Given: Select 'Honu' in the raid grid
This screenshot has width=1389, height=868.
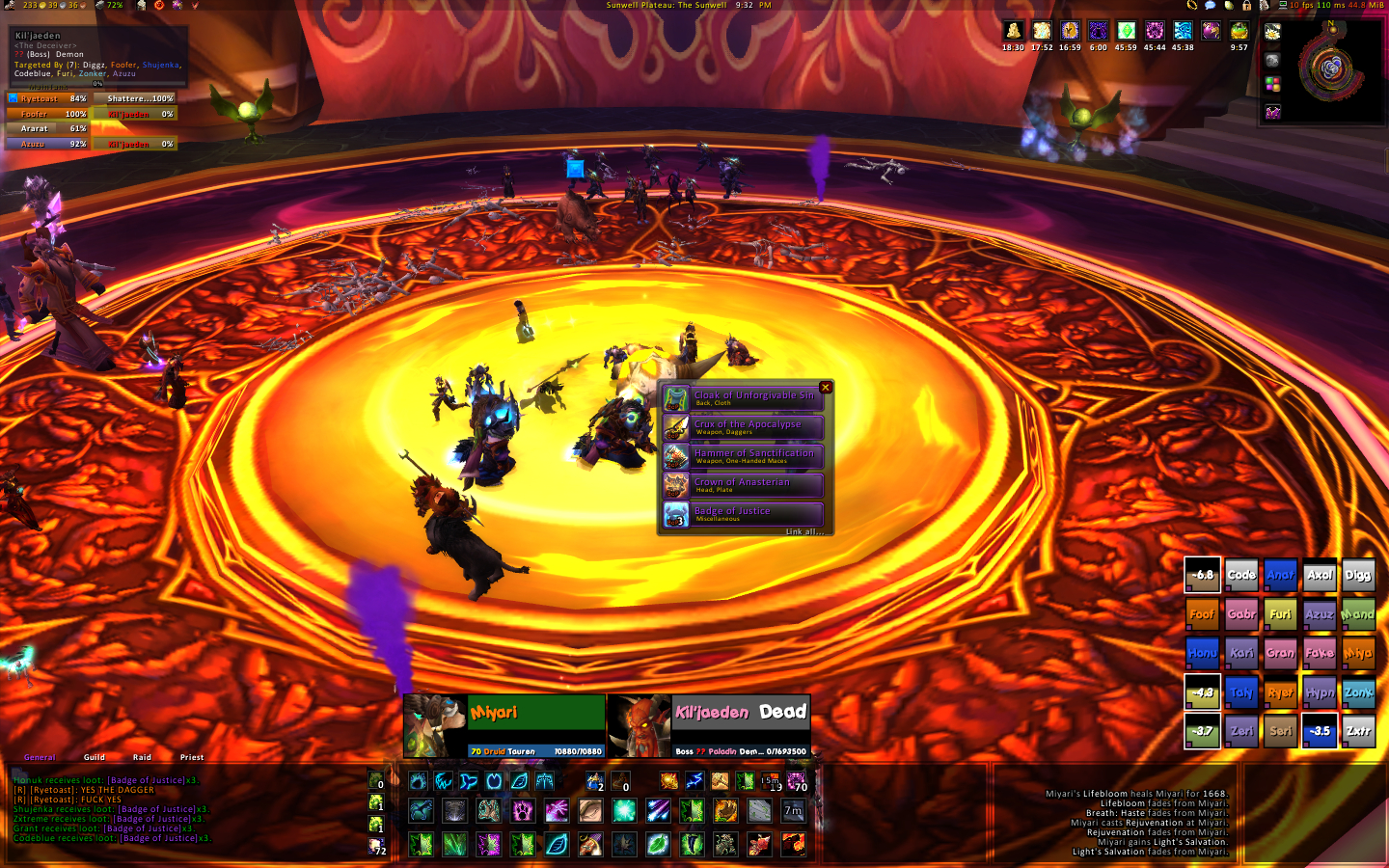Looking at the screenshot, I should tap(1202, 653).
